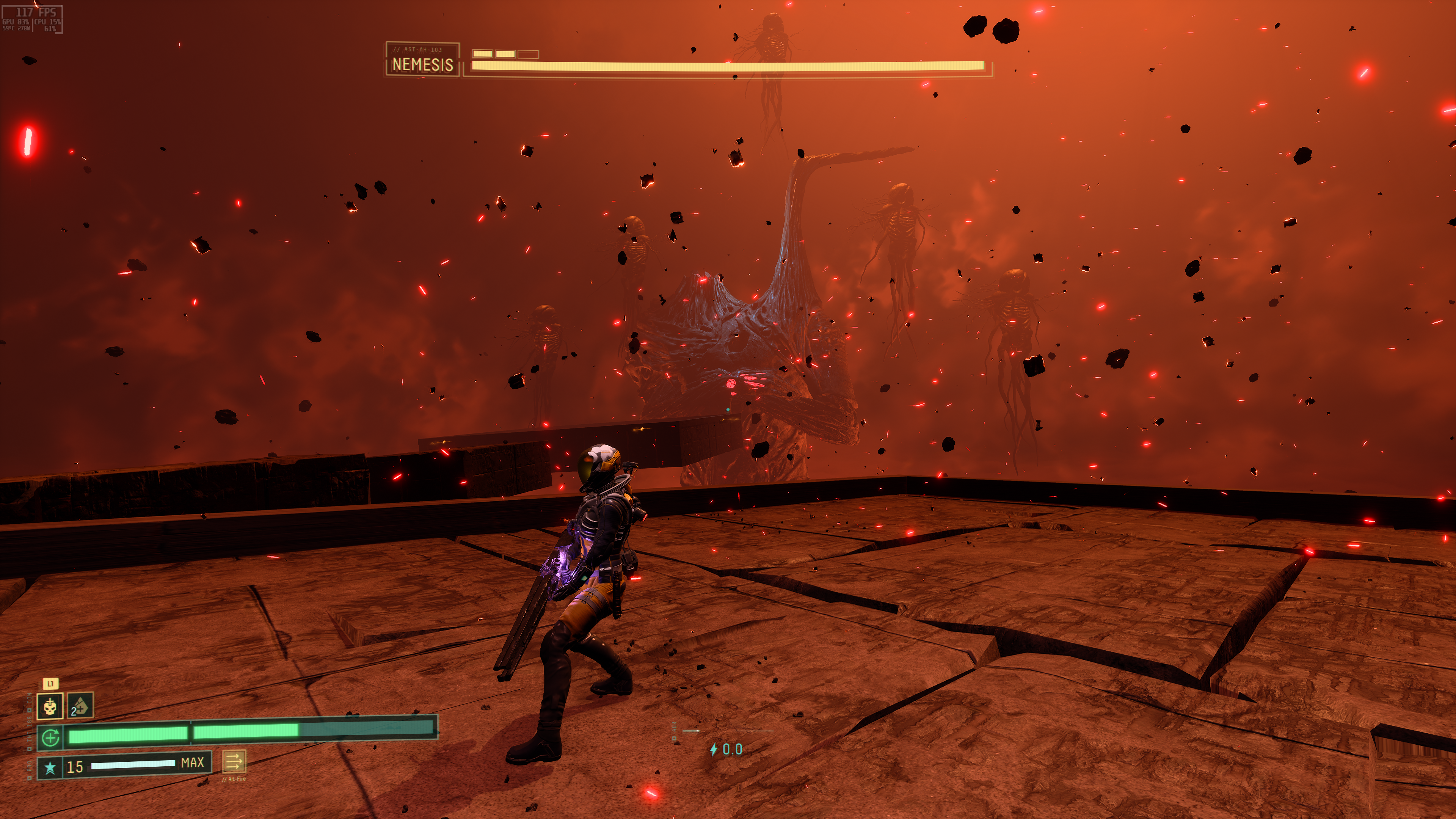Click the weapon proficiency star icon
The width and height of the screenshot is (1456, 819).
pos(50,767)
